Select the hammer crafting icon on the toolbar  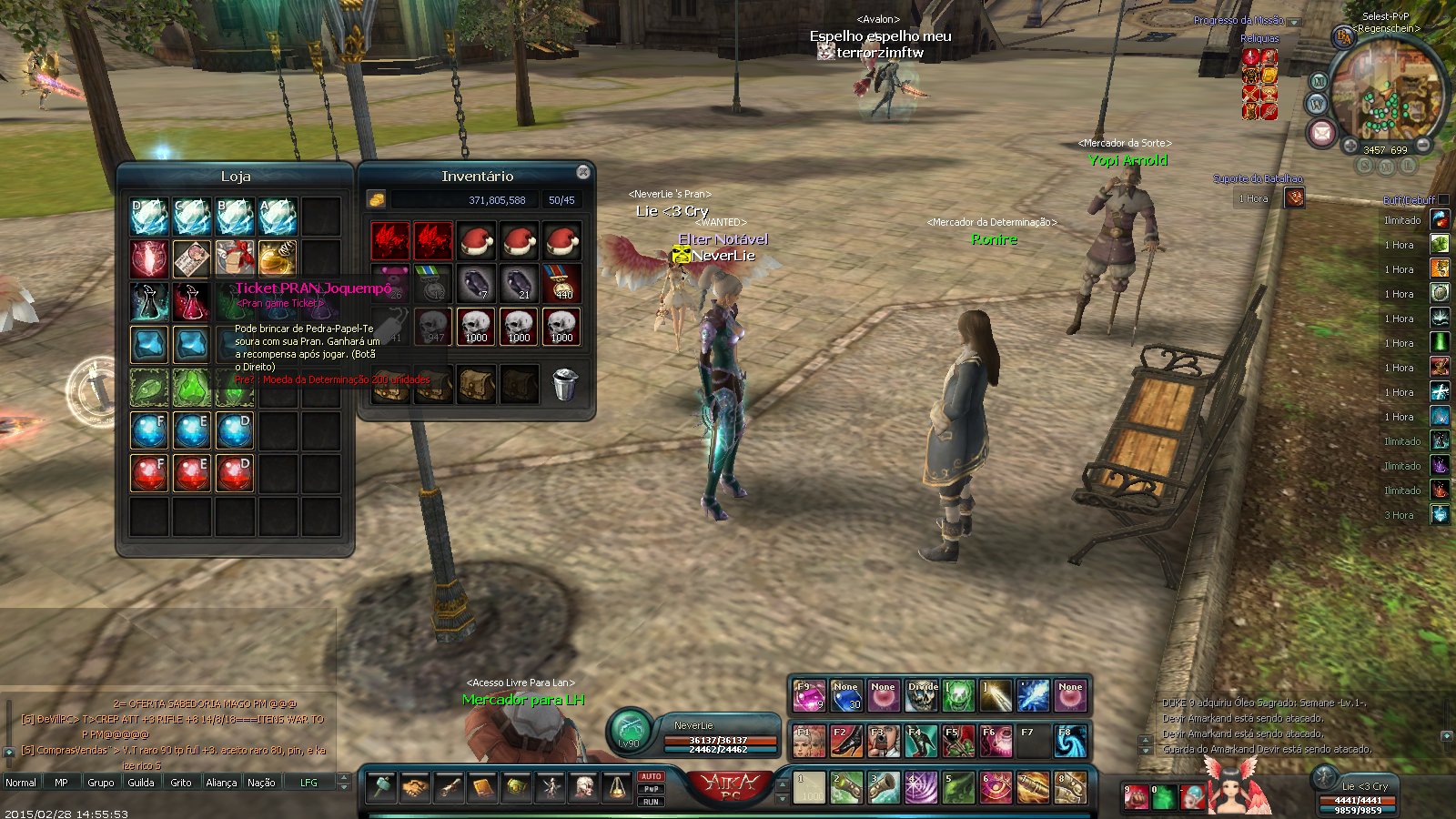tap(380, 788)
